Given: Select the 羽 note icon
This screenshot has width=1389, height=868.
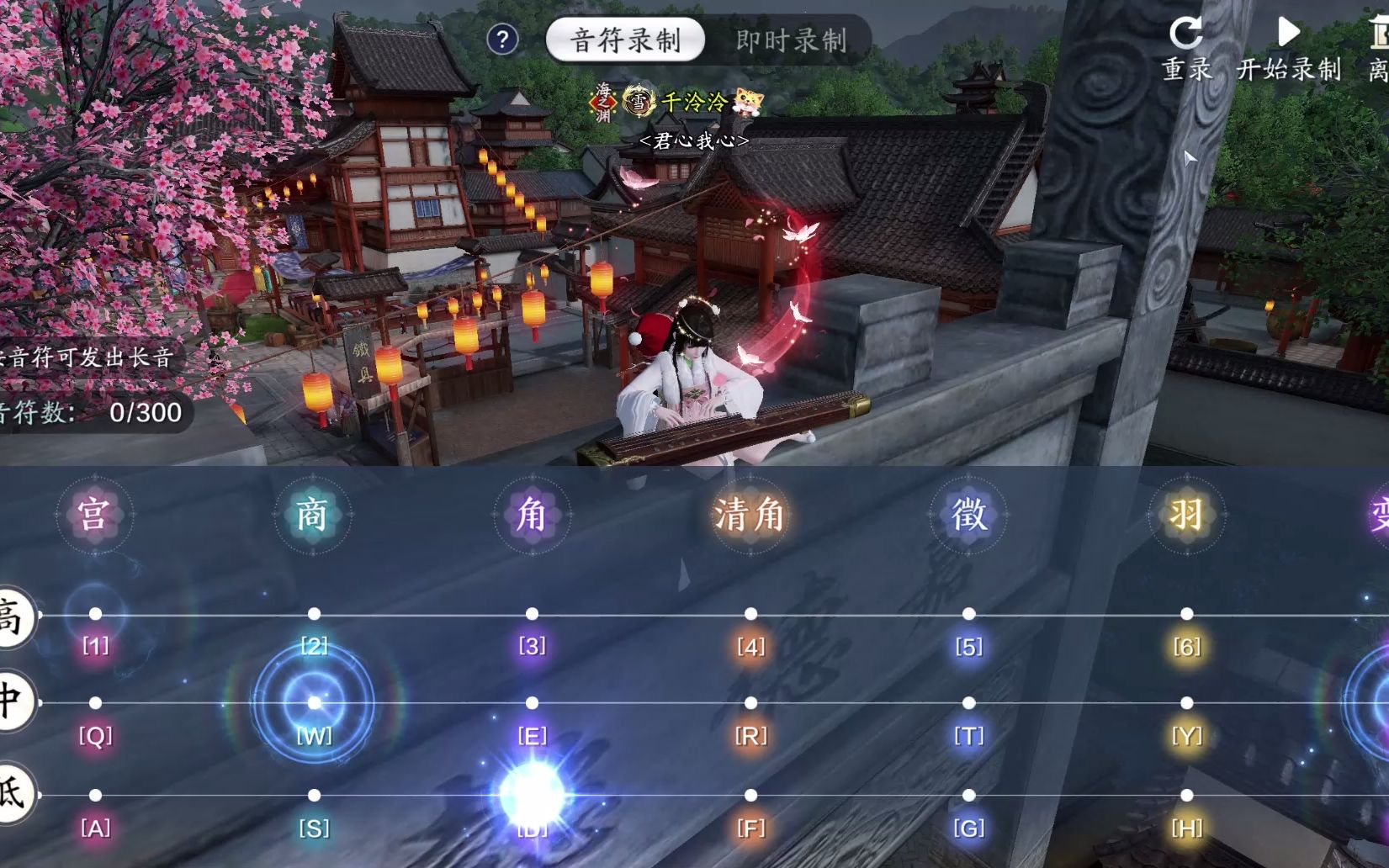Looking at the screenshot, I should point(1186,516).
